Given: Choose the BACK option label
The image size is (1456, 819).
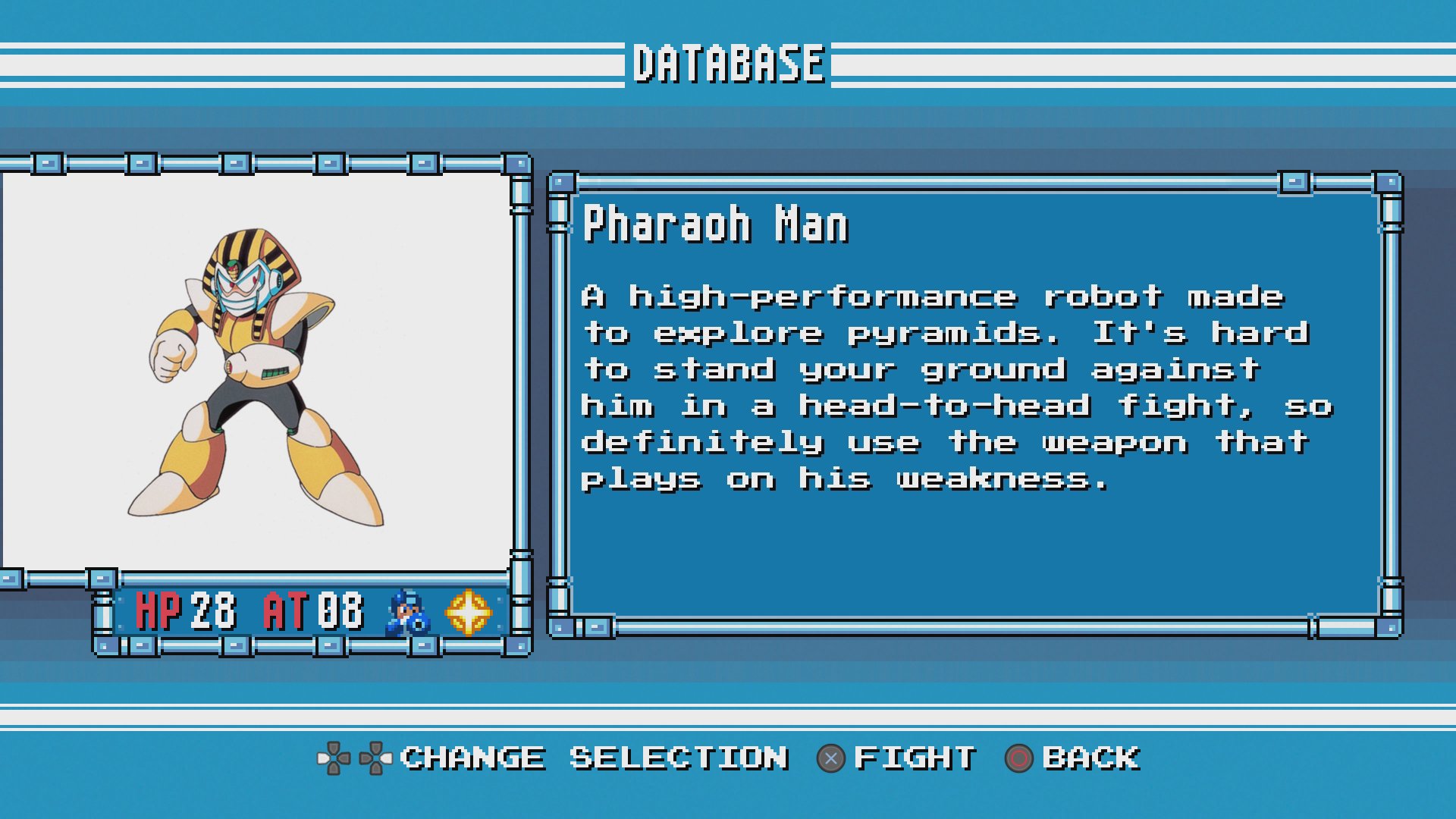Looking at the screenshot, I should pyautogui.click(x=1090, y=758).
